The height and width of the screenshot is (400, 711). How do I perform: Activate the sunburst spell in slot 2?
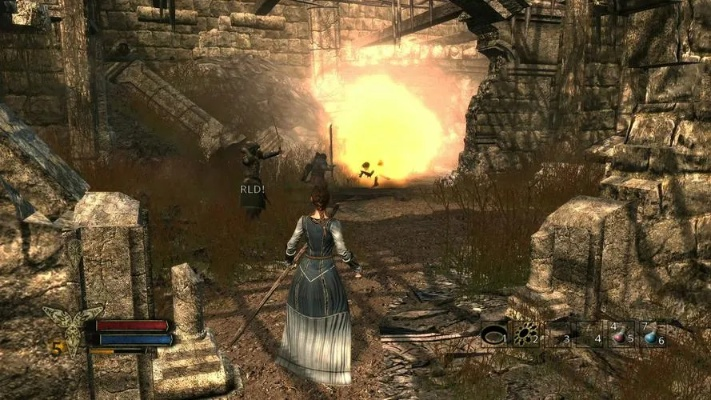click(x=526, y=334)
